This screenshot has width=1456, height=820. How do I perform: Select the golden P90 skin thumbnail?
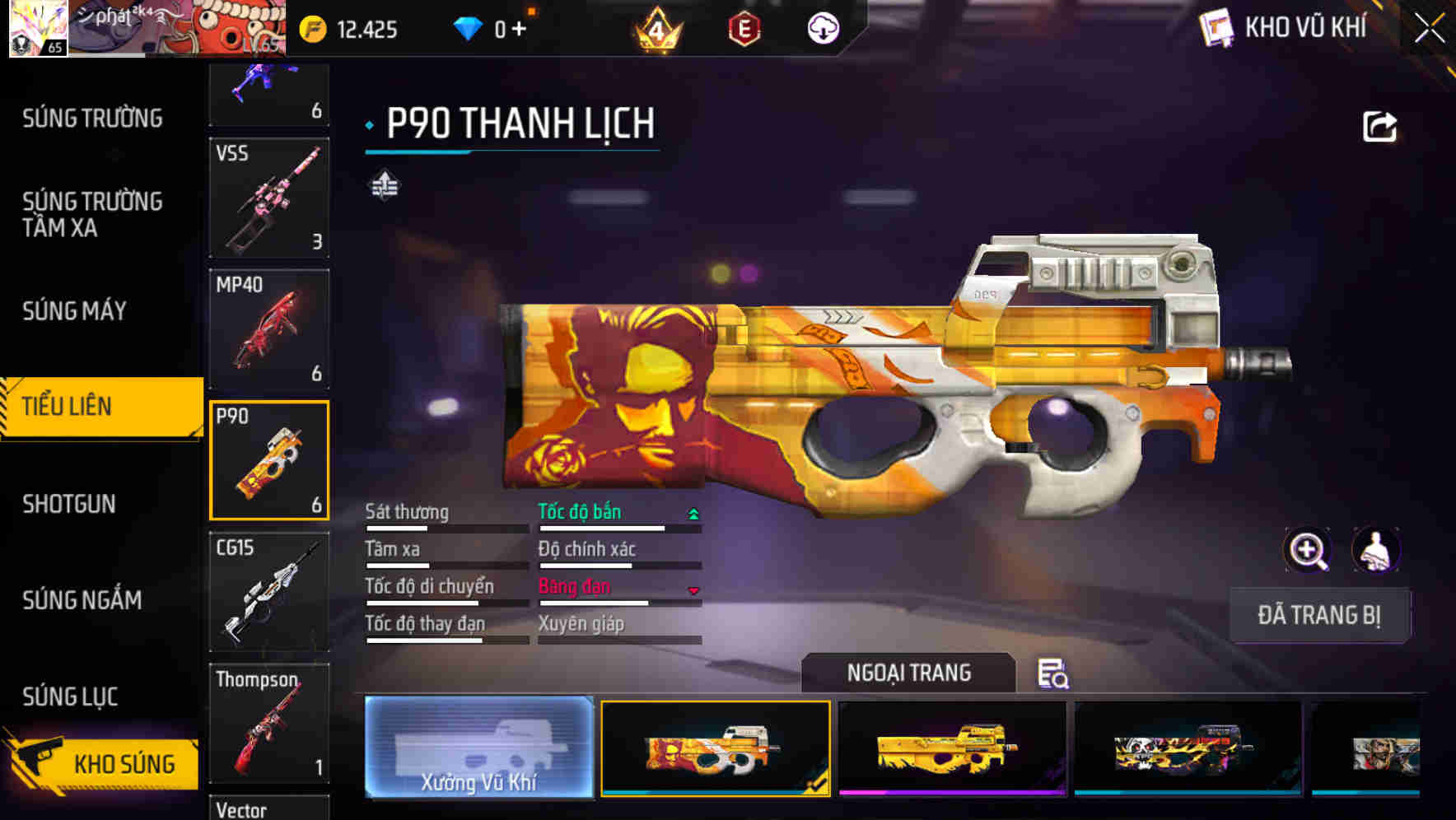(949, 749)
